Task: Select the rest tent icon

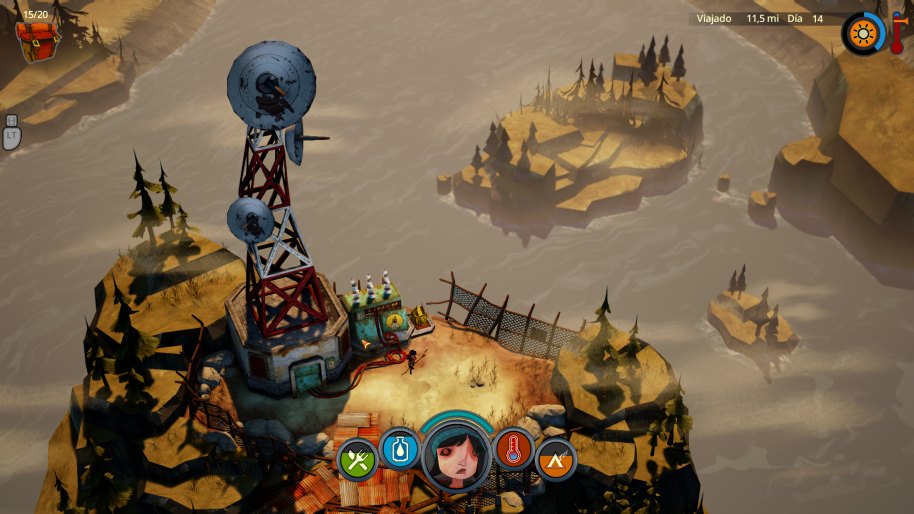Action: [x=556, y=460]
